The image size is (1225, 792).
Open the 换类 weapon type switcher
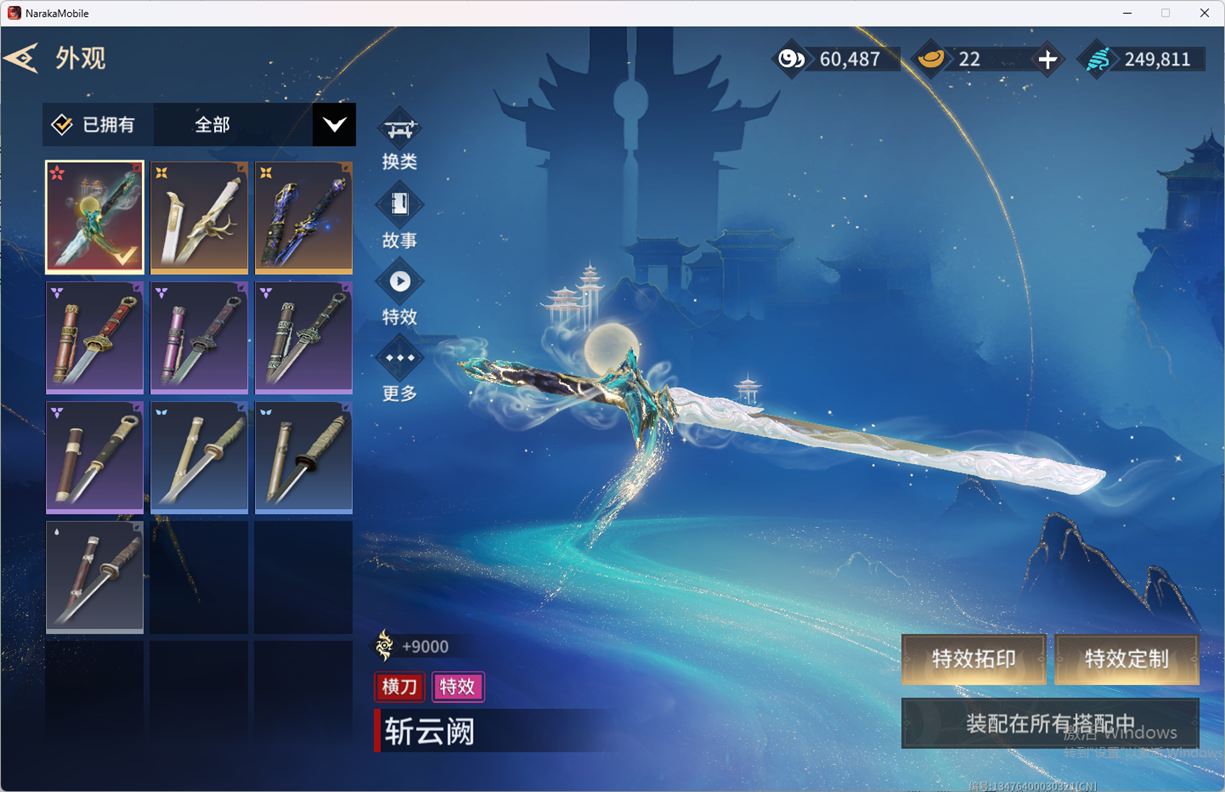coord(399,130)
